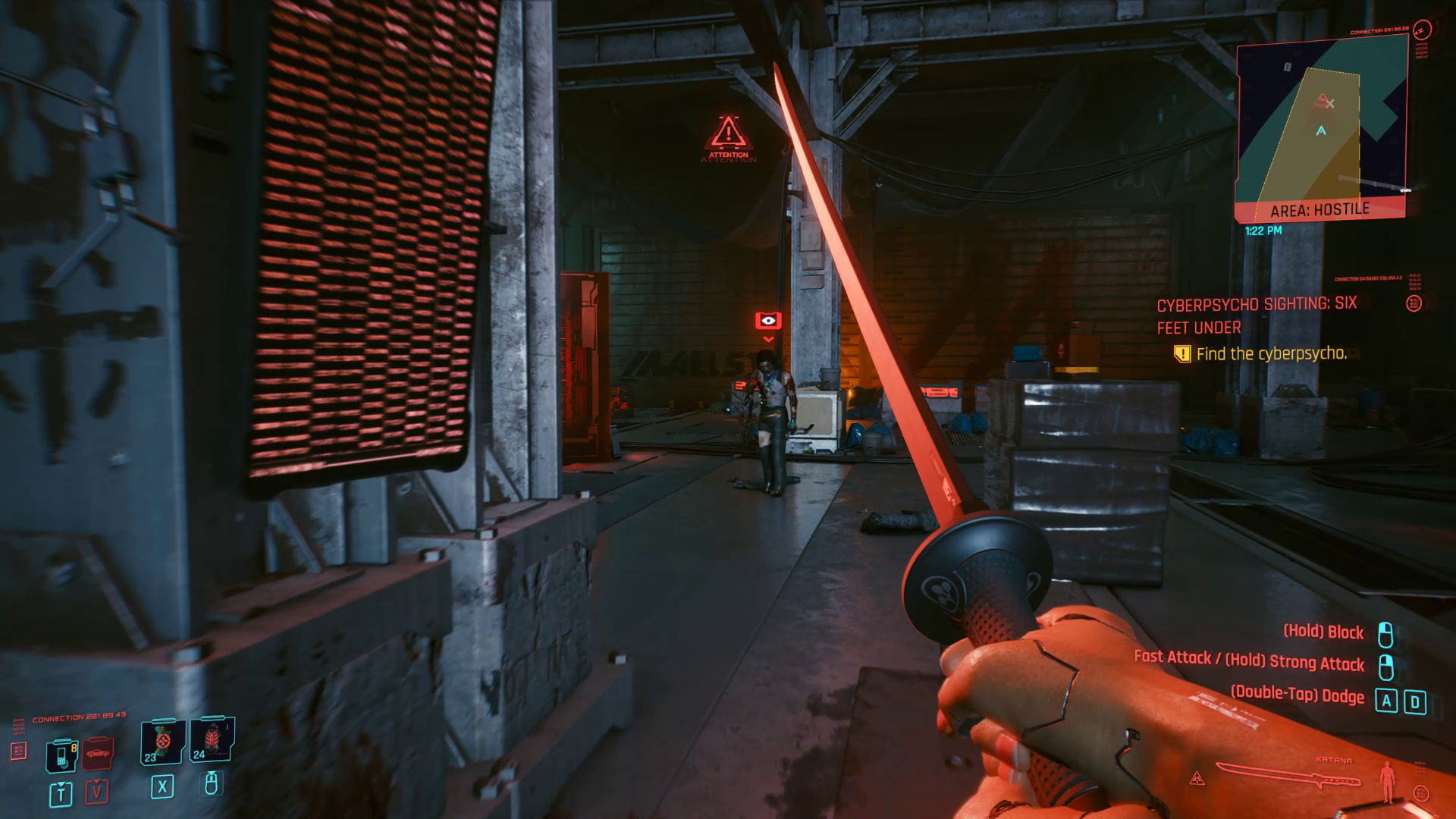Screen dimensions: 1456x819
Task: Click the white directional arrow on the minimap
Action: (x=1320, y=130)
